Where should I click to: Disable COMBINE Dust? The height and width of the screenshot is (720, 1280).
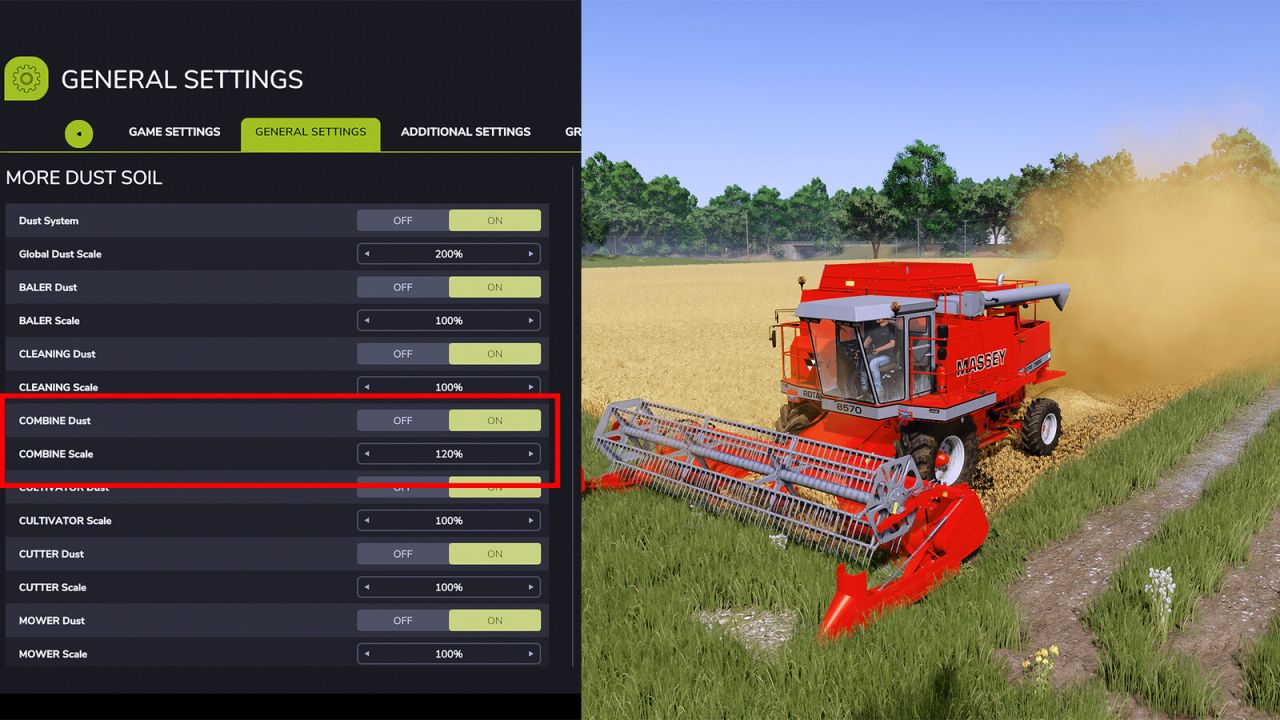point(402,420)
